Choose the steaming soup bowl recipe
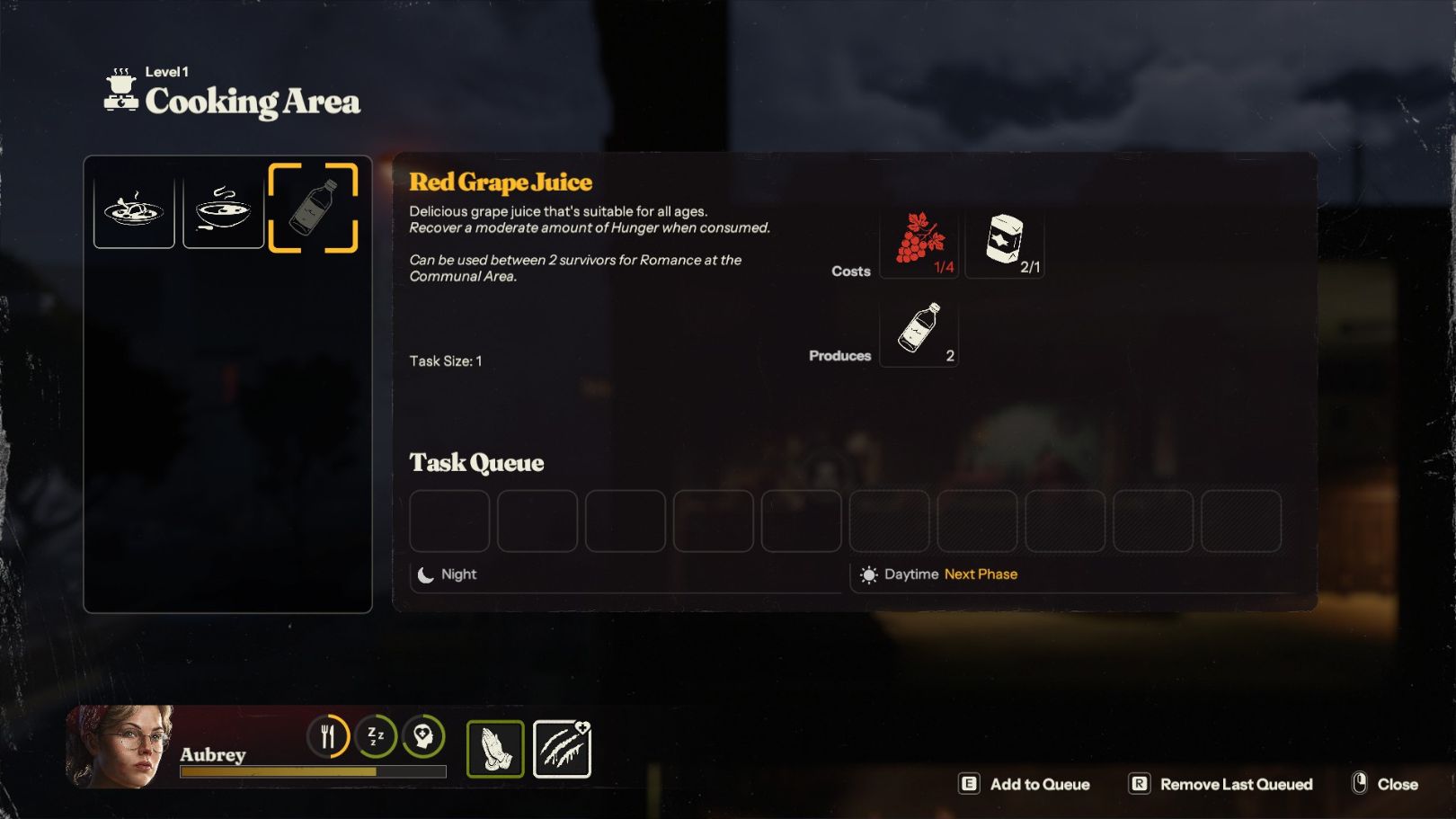Viewport: 1456px width, 819px height. pyautogui.click(x=223, y=209)
